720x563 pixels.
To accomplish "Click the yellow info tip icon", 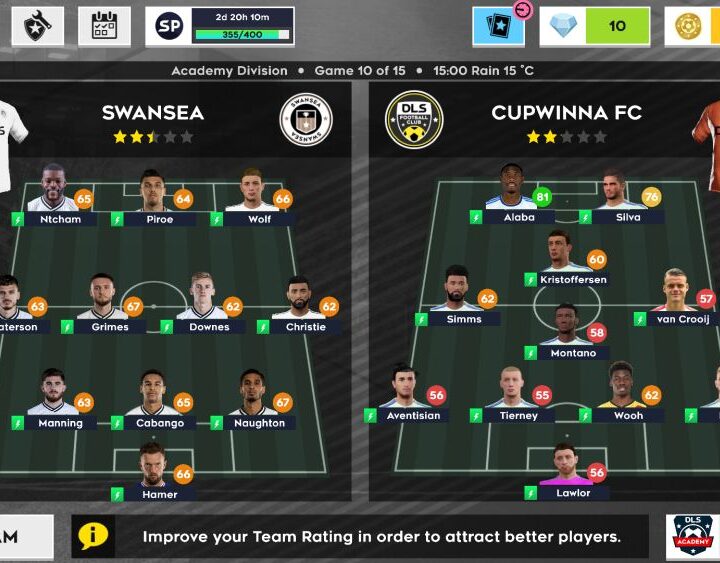I will point(93,536).
